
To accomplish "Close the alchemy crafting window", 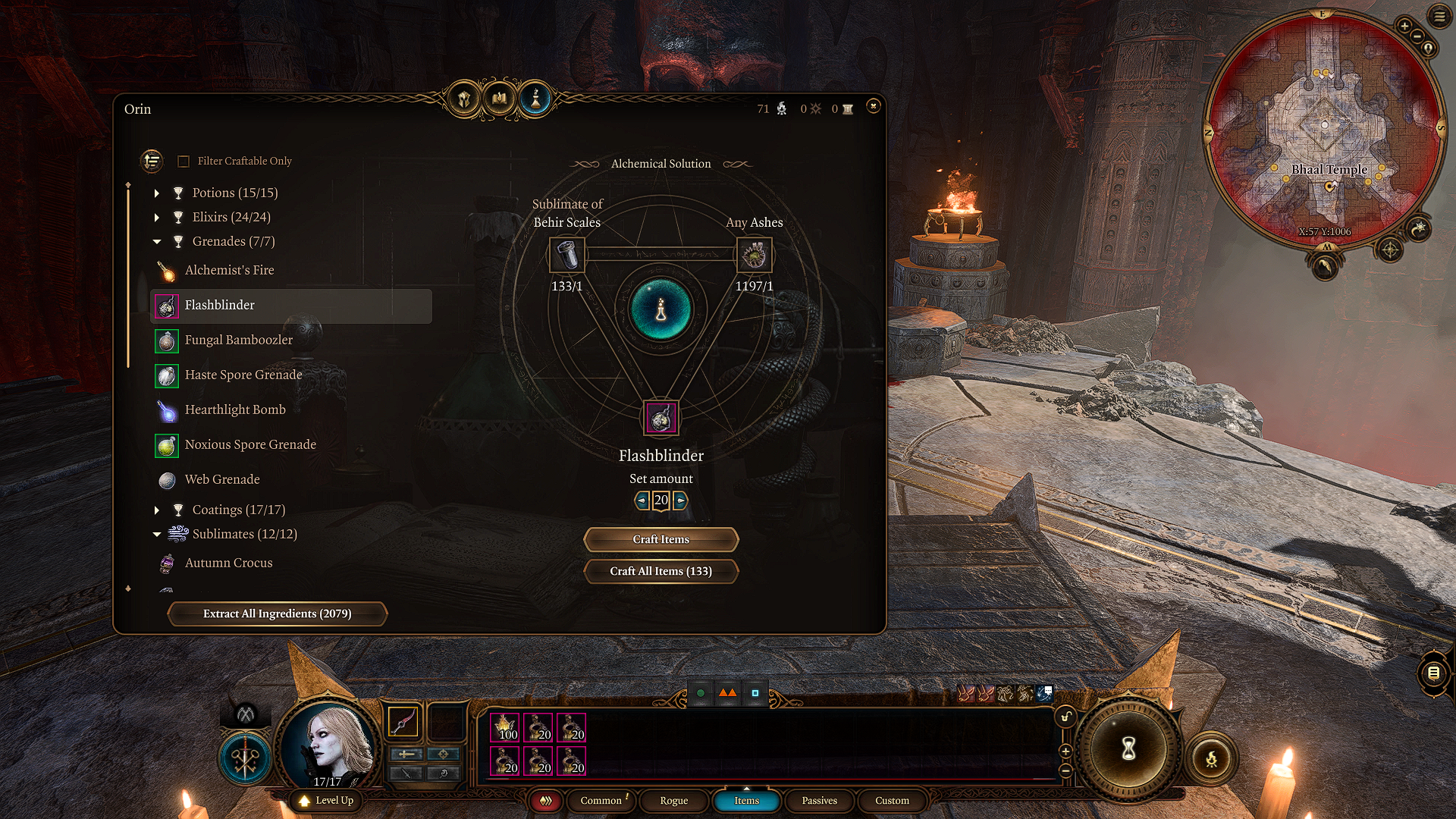I will pyautogui.click(x=873, y=106).
